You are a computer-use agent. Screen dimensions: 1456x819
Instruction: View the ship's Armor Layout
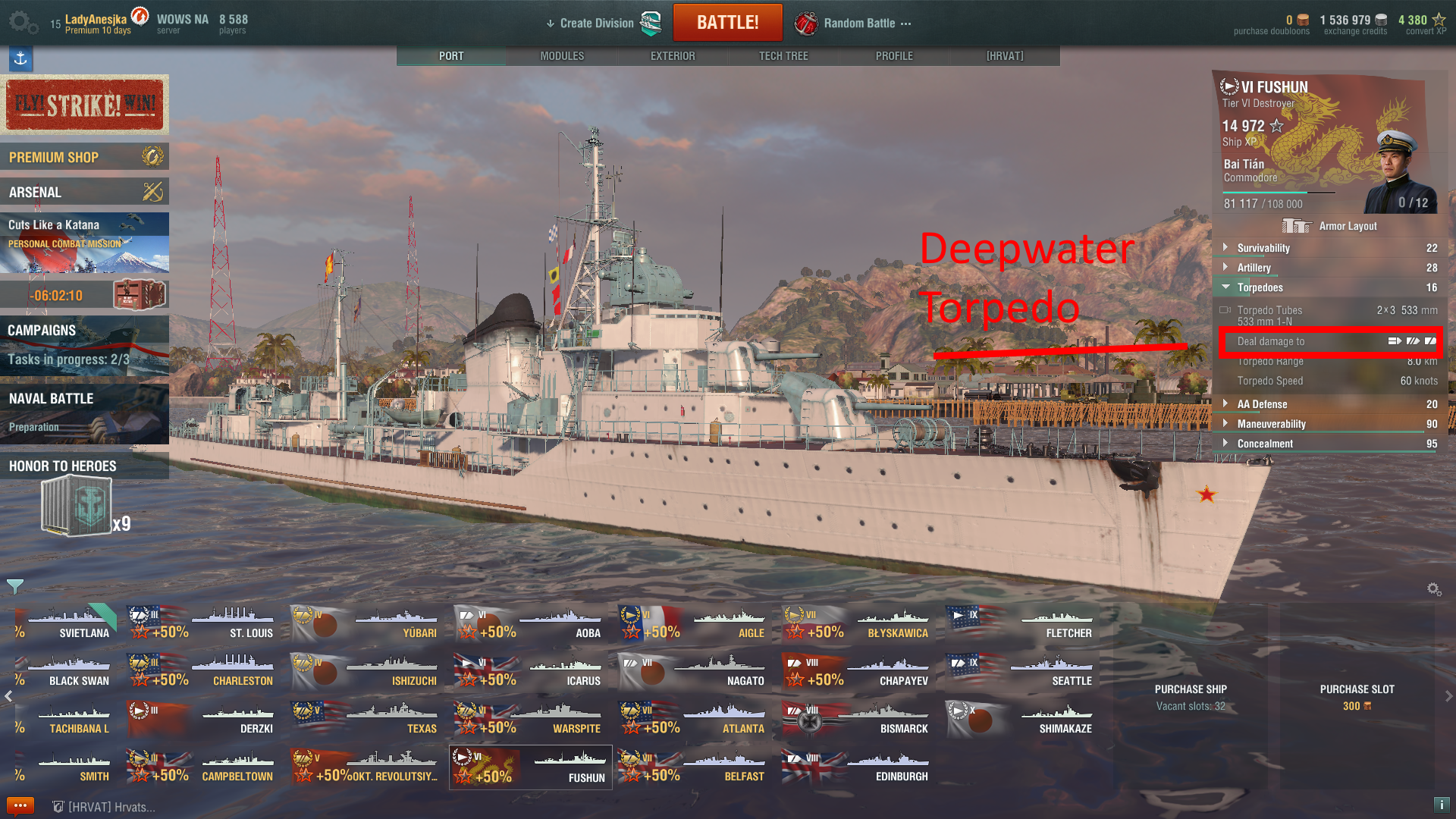click(1331, 226)
